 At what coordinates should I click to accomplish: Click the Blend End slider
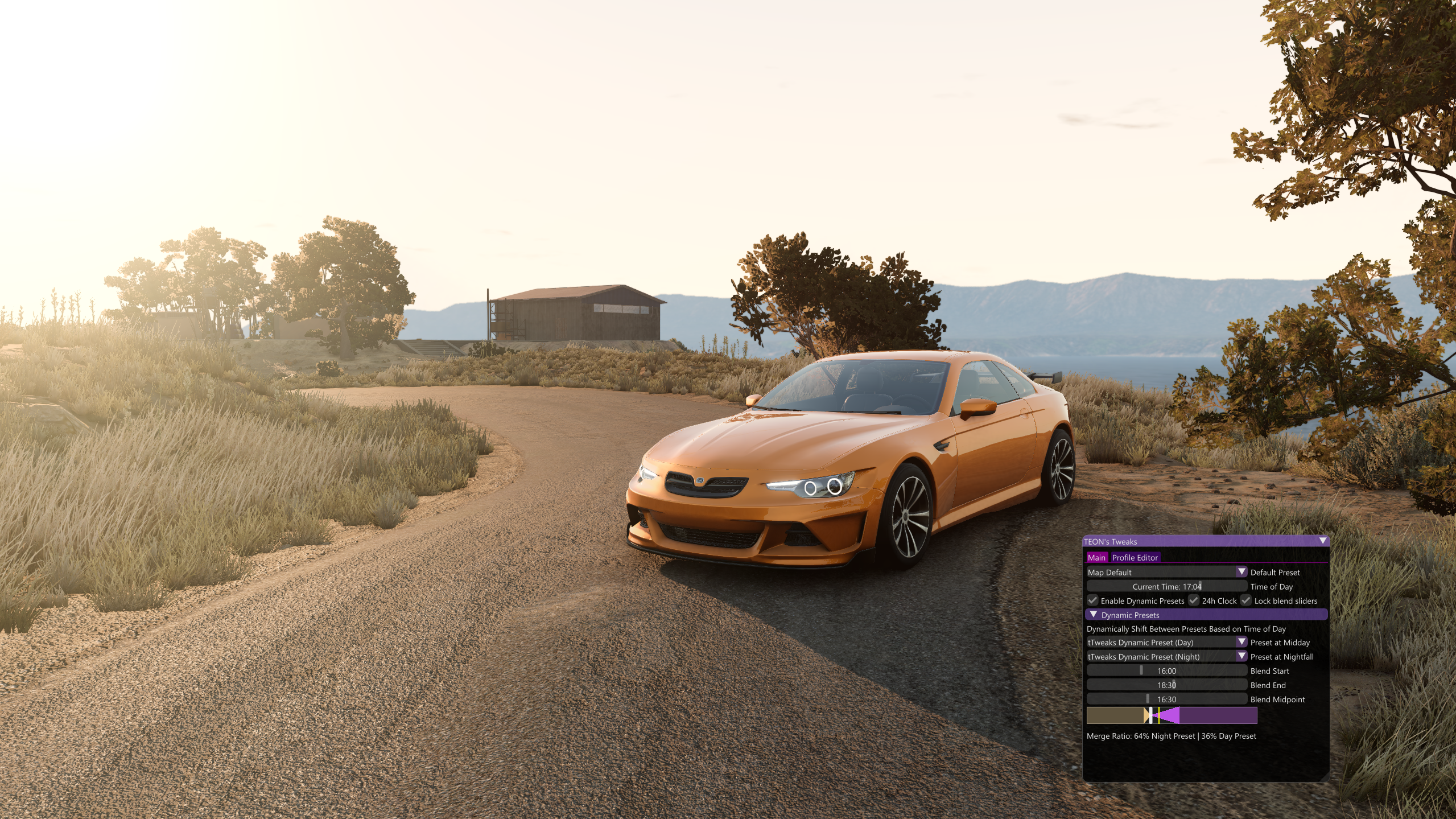click(1166, 685)
